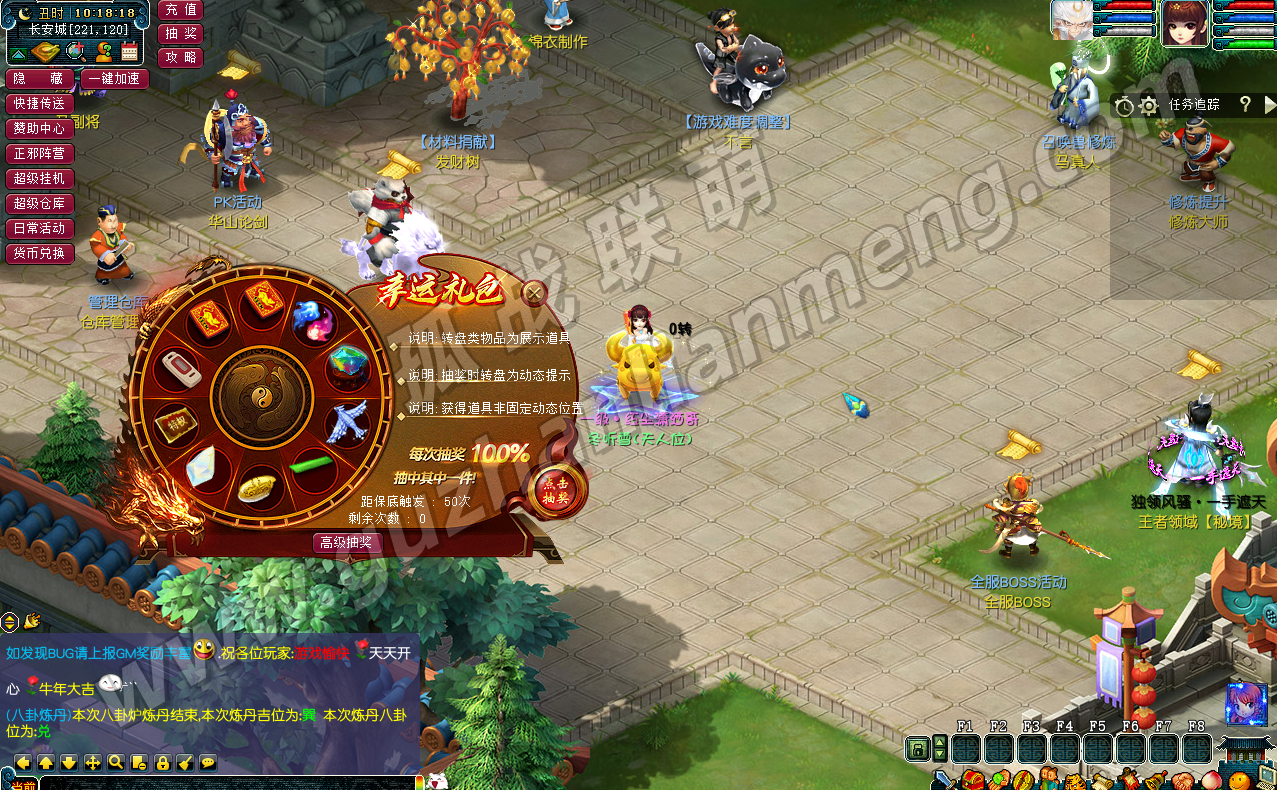Open 日常活动 daily activities
1277x790 pixels.
(x=39, y=229)
